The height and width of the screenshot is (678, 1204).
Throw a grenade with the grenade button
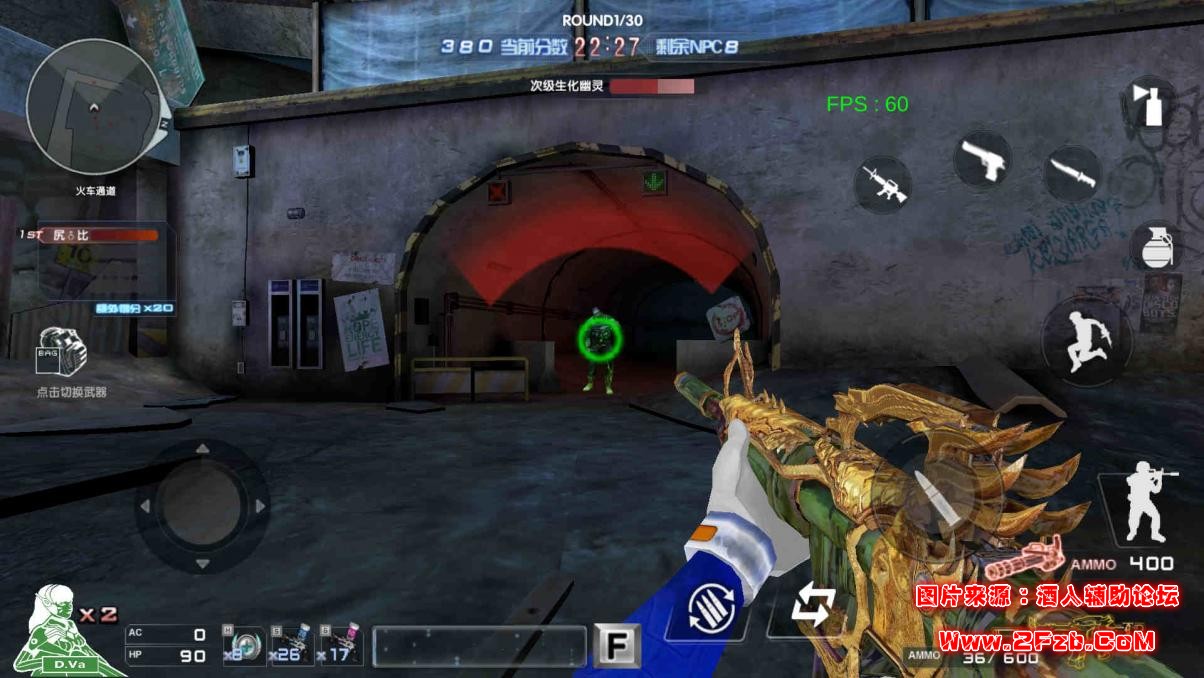coord(1156,246)
